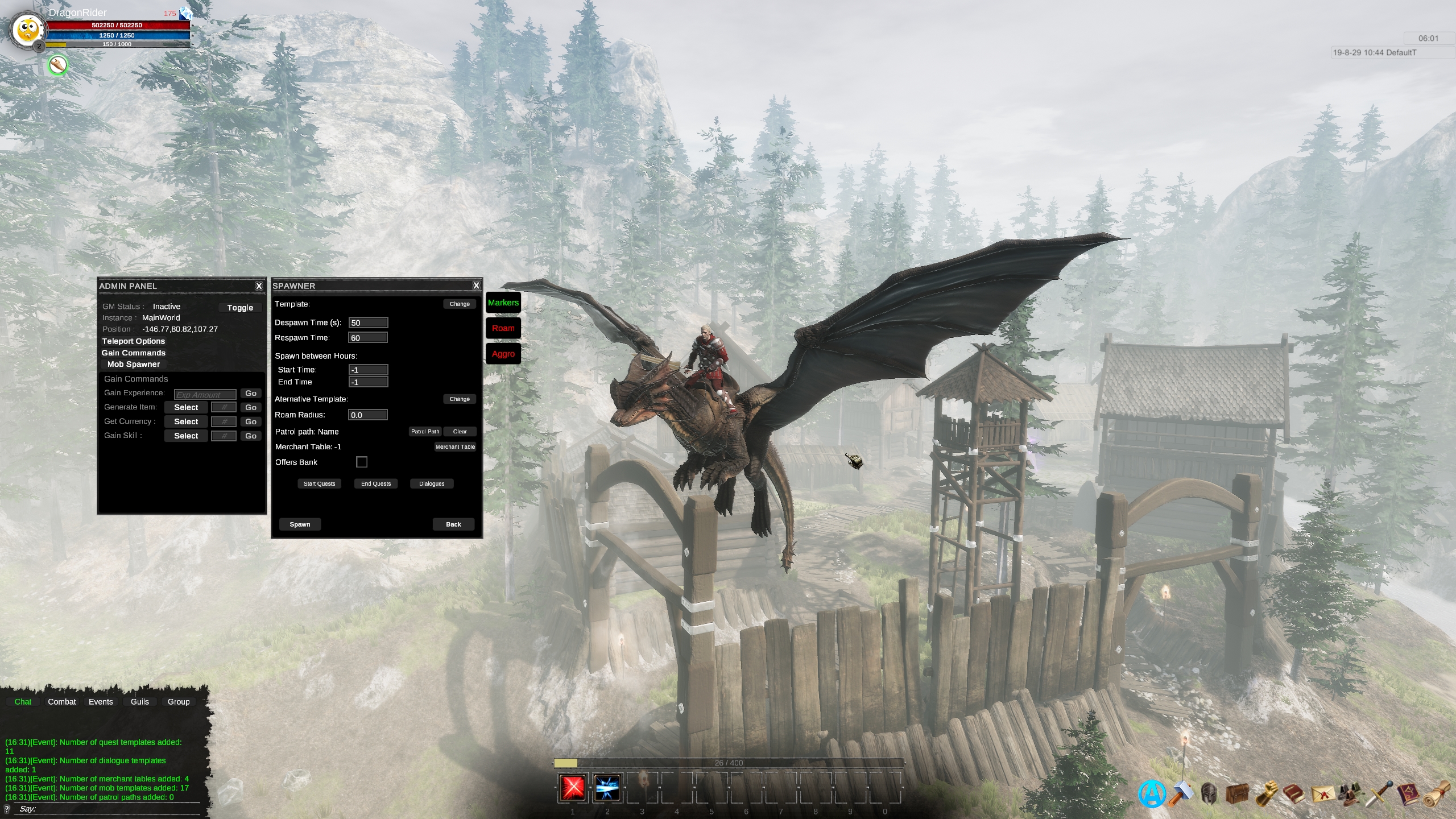Switch to the Events chat tab
The width and height of the screenshot is (1456, 819).
101,702
